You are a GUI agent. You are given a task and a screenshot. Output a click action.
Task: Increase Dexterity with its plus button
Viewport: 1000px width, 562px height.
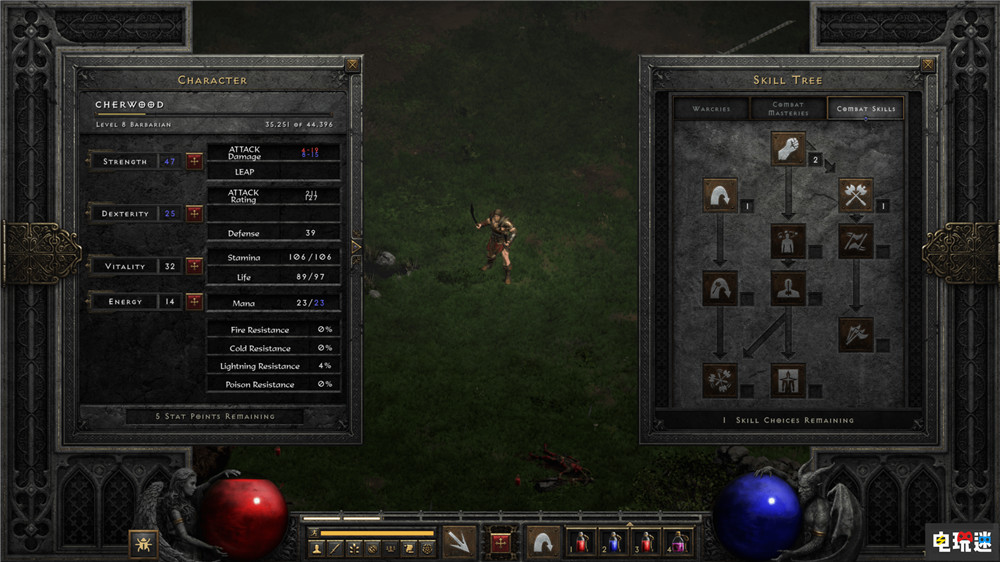[x=194, y=214]
